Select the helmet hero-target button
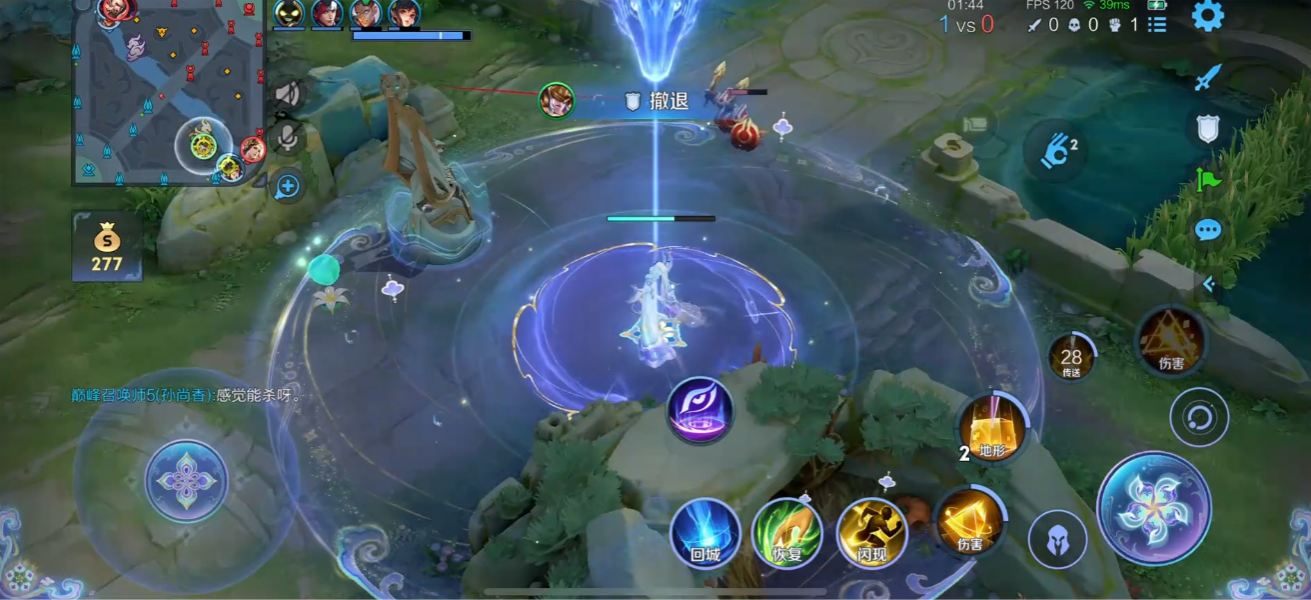This screenshot has height=600, width=1311. (x=1057, y=540)
